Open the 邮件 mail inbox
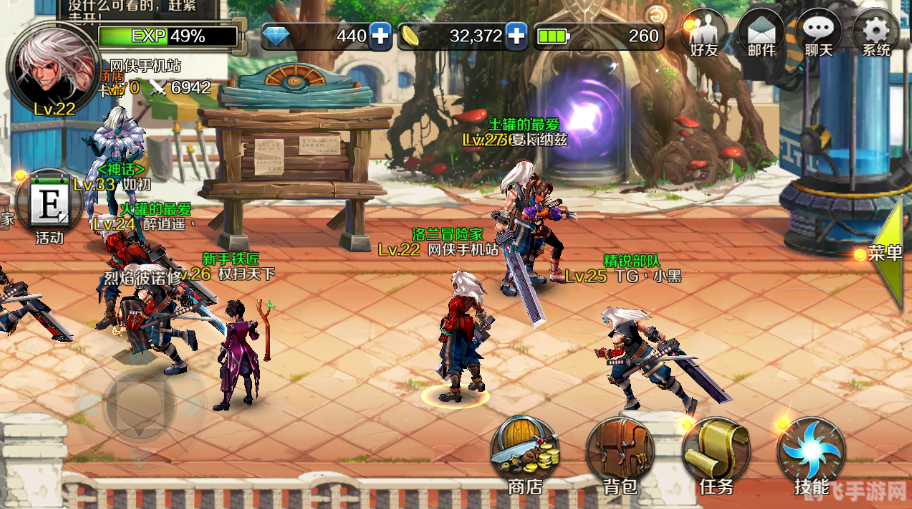 [x=762, y=34]
